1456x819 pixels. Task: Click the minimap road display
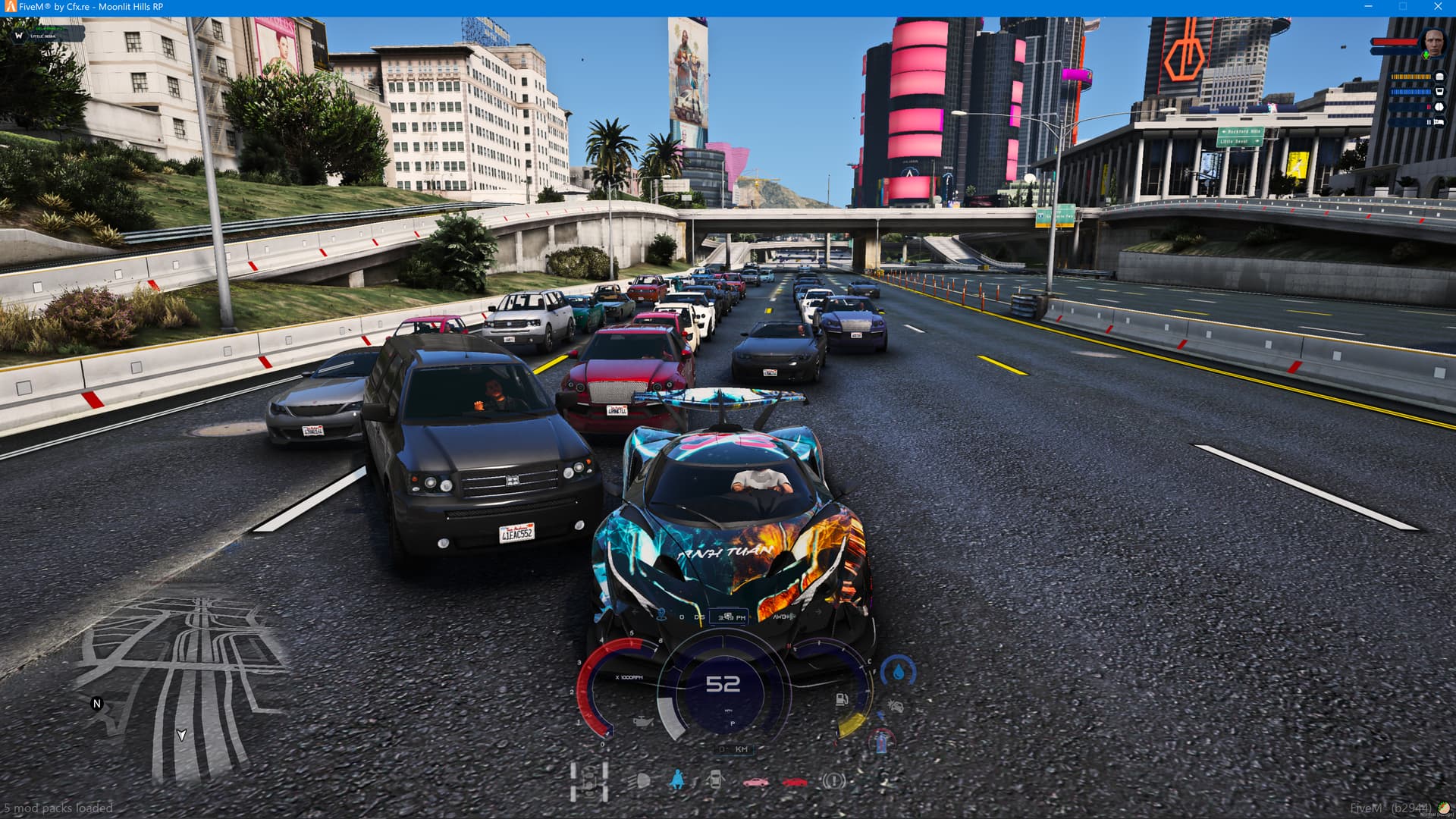point(182,682)
